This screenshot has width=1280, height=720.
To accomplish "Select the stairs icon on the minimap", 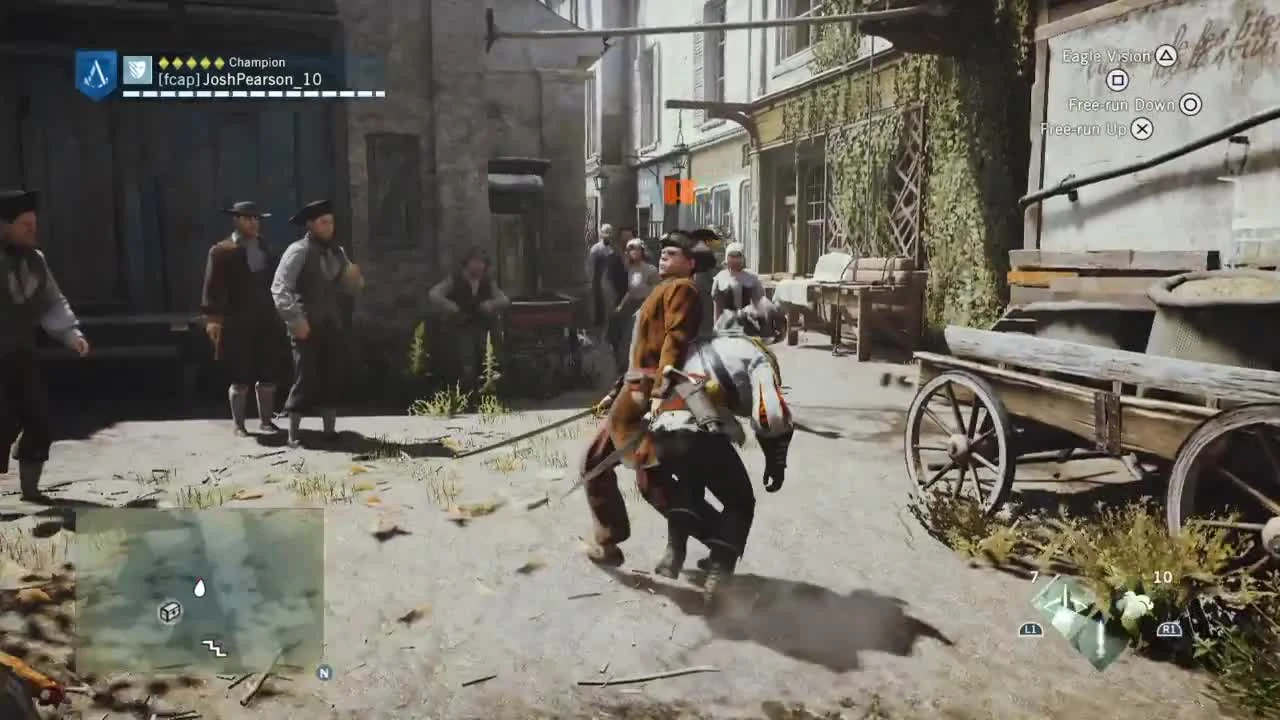I will tap(214, 648).
